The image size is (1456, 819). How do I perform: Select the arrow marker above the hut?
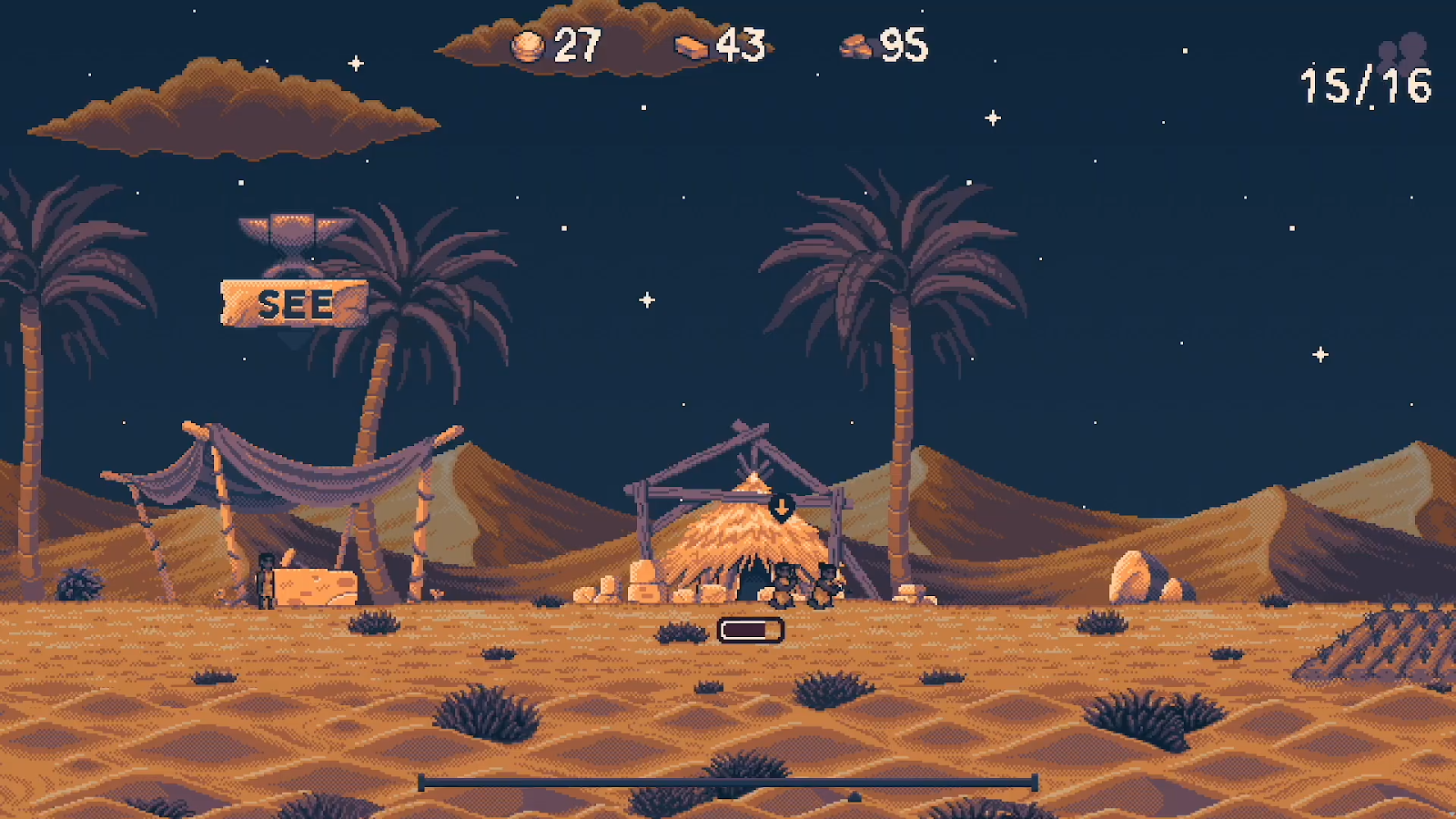click(x=782, y=506)
